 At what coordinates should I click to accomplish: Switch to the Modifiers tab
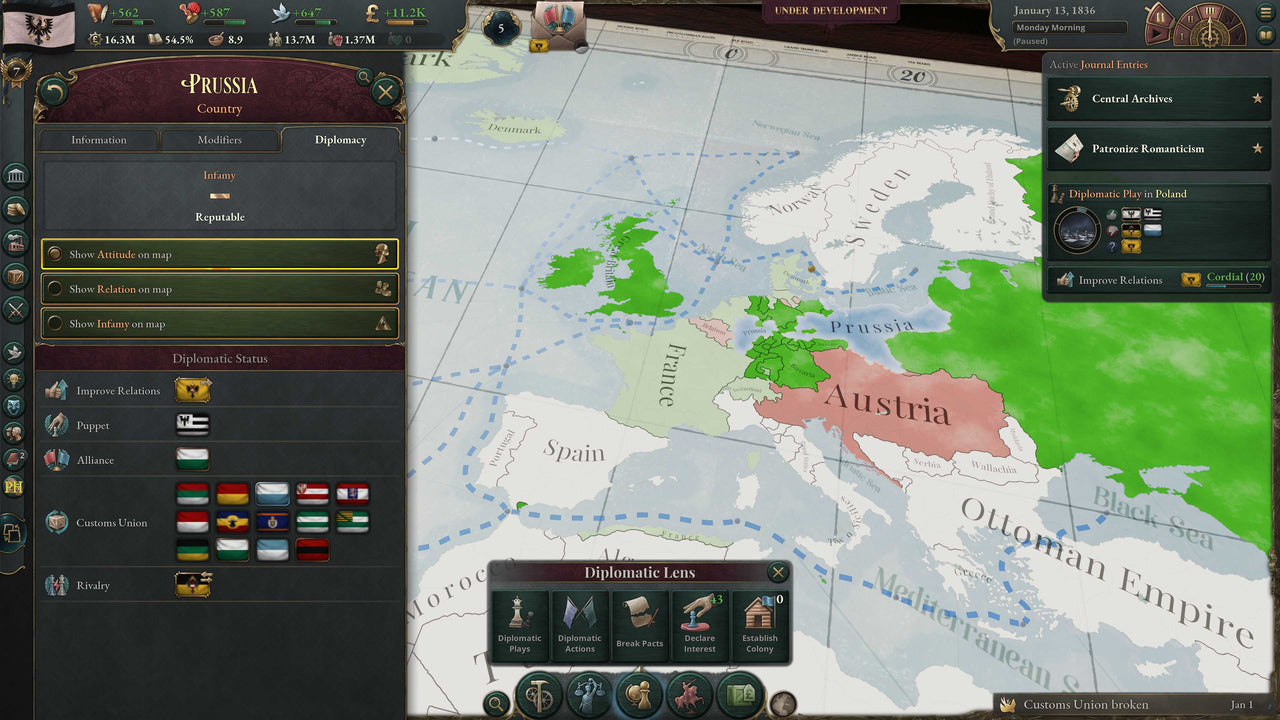[x=220, y=140]
